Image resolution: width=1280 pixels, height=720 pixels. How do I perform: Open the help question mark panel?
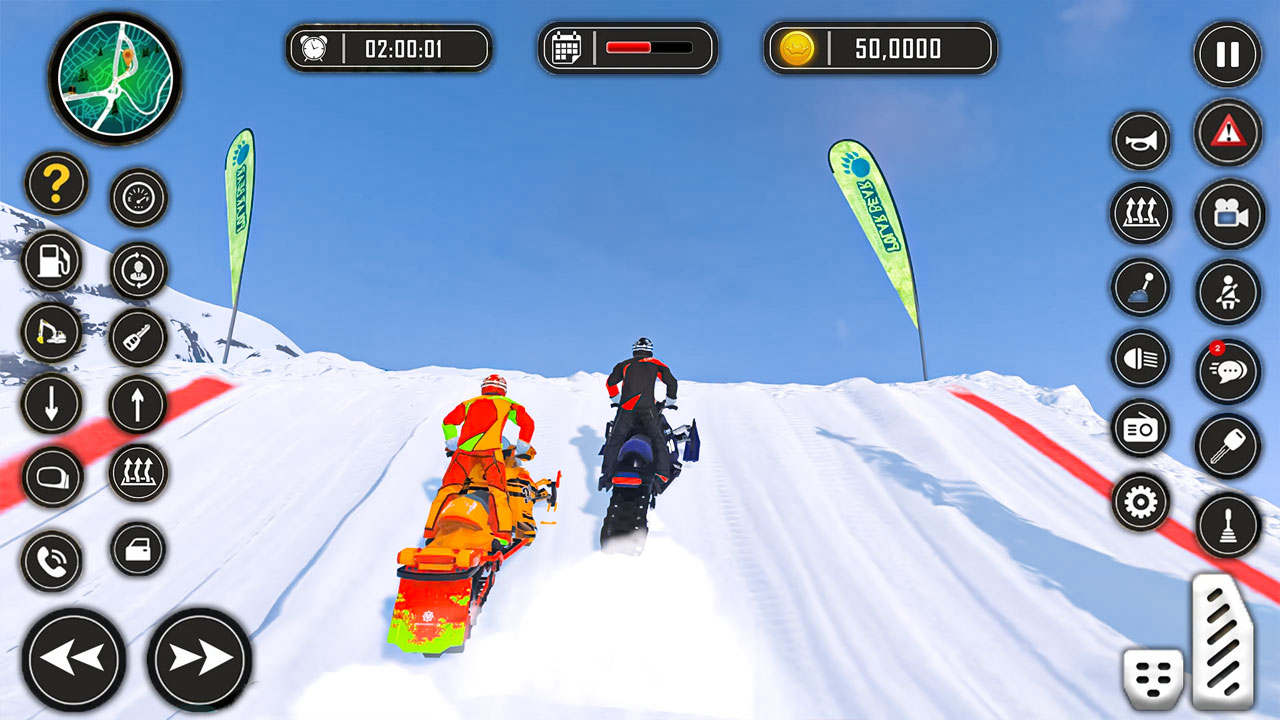55,184
